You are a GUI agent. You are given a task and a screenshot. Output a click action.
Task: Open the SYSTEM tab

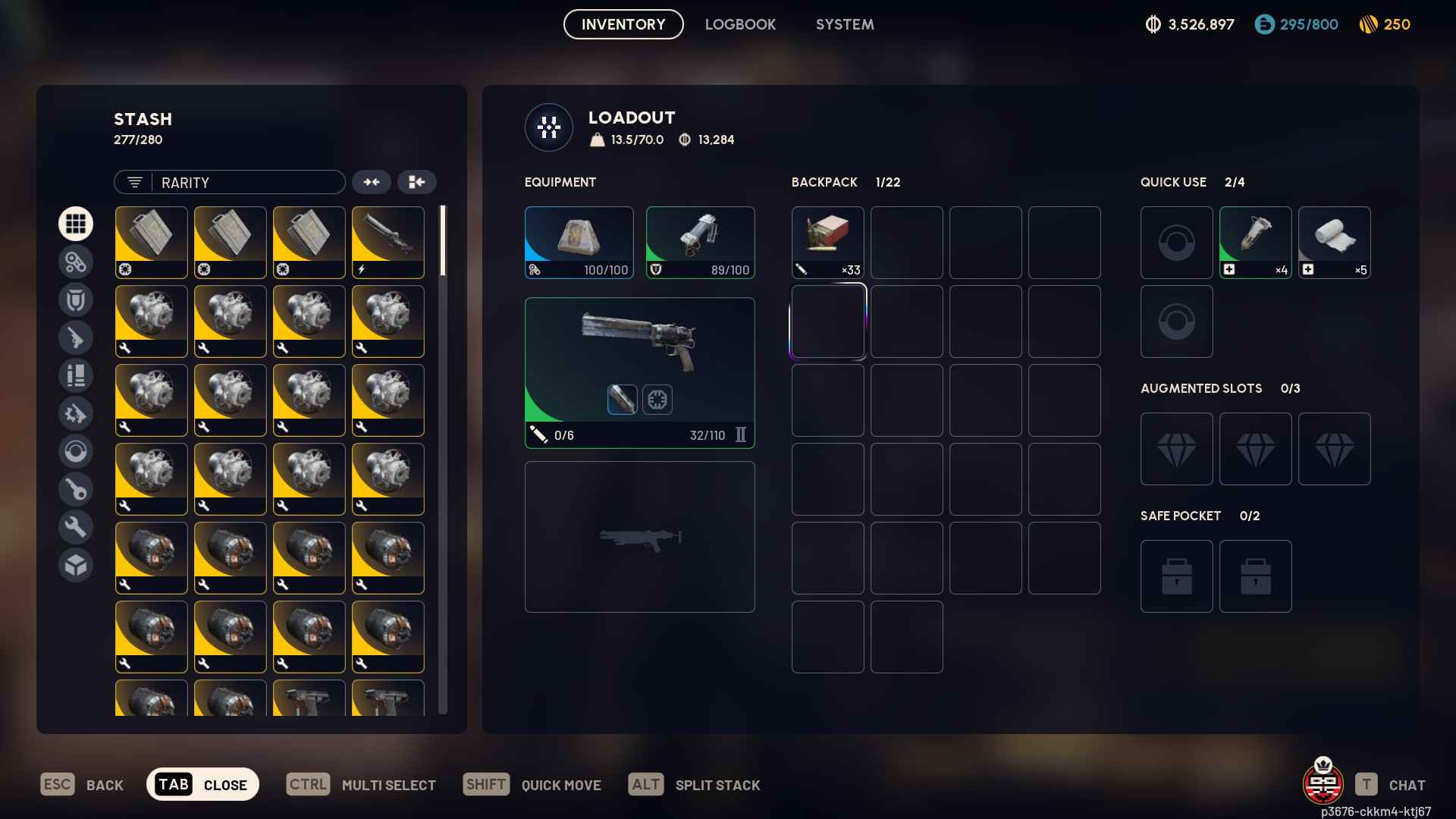(844, 24)
